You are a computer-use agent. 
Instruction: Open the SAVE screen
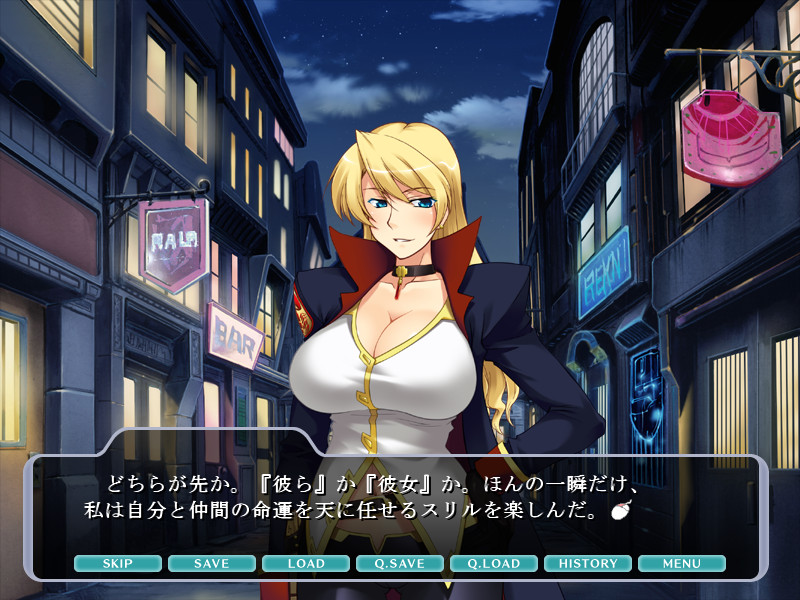pyautogui.click(x=212, y=564)
